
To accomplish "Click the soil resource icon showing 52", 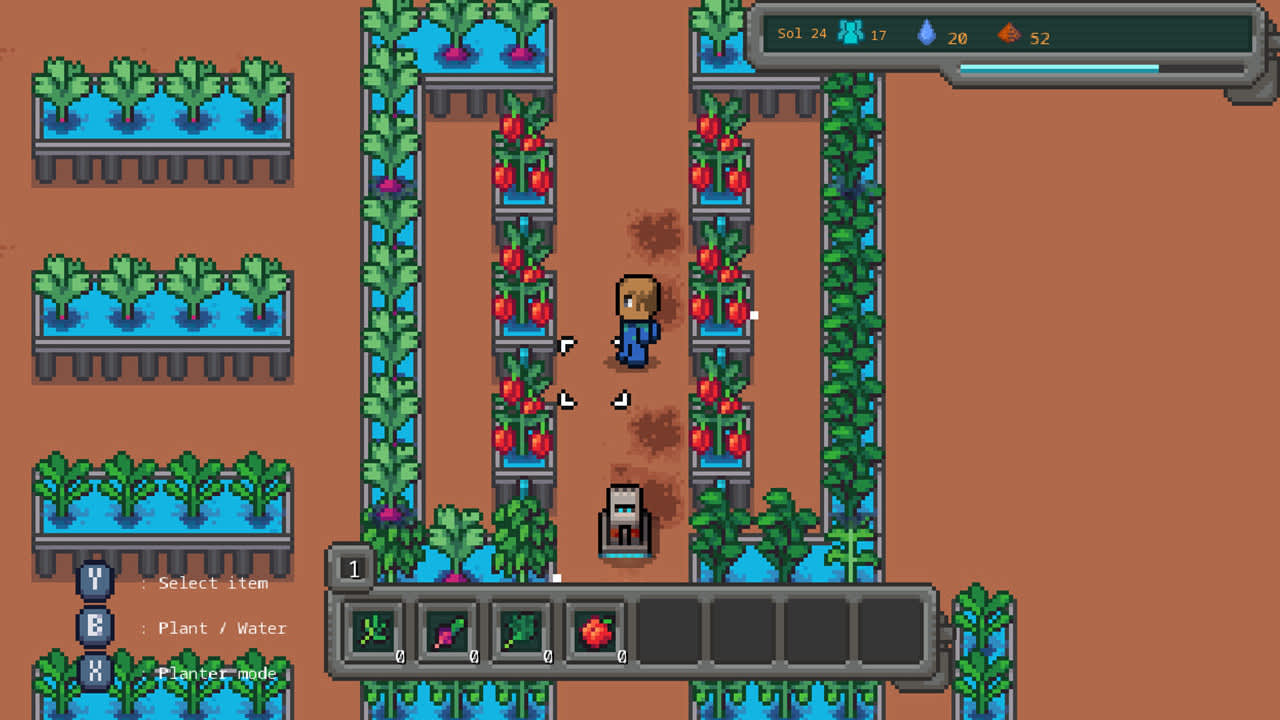I will (1007, 33).
